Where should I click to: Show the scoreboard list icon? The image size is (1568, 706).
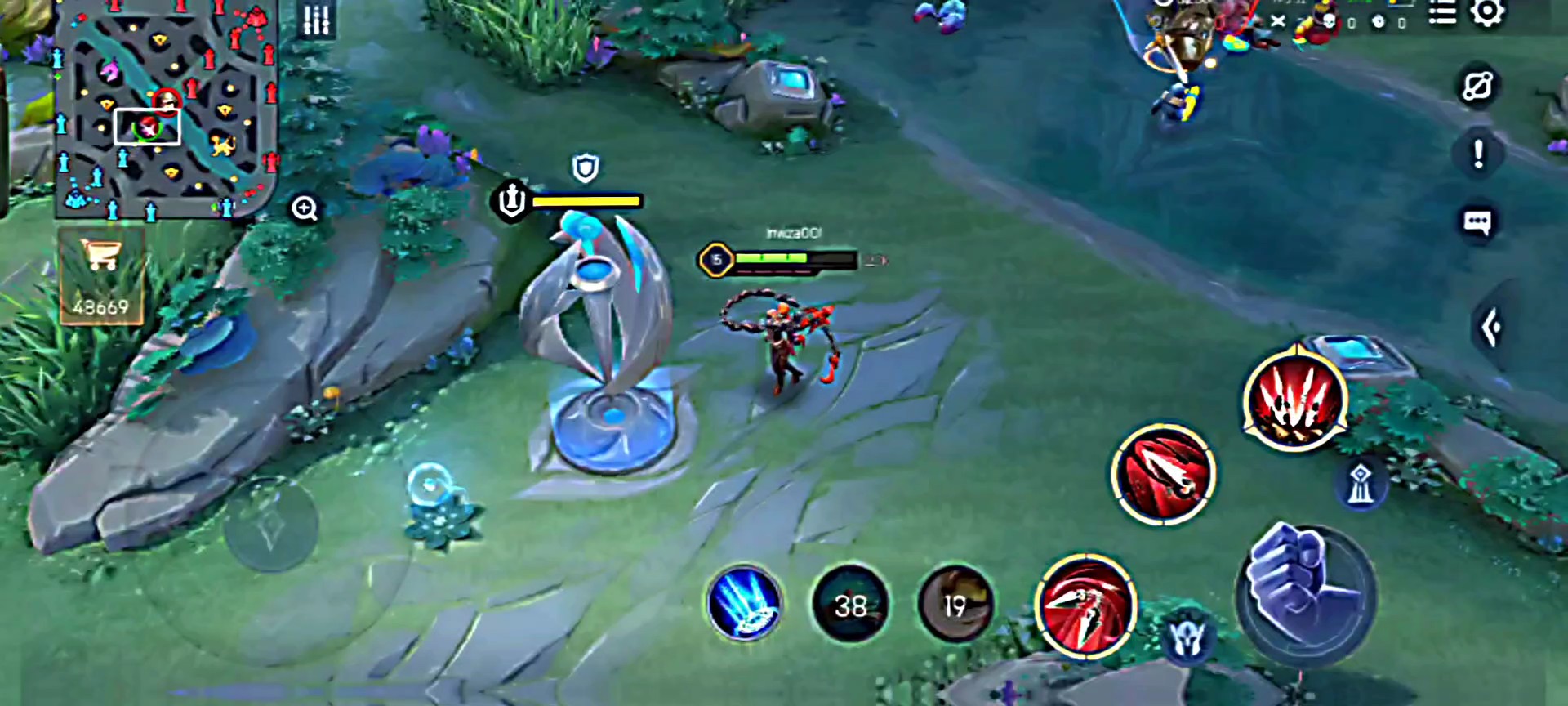(1442, 14)
